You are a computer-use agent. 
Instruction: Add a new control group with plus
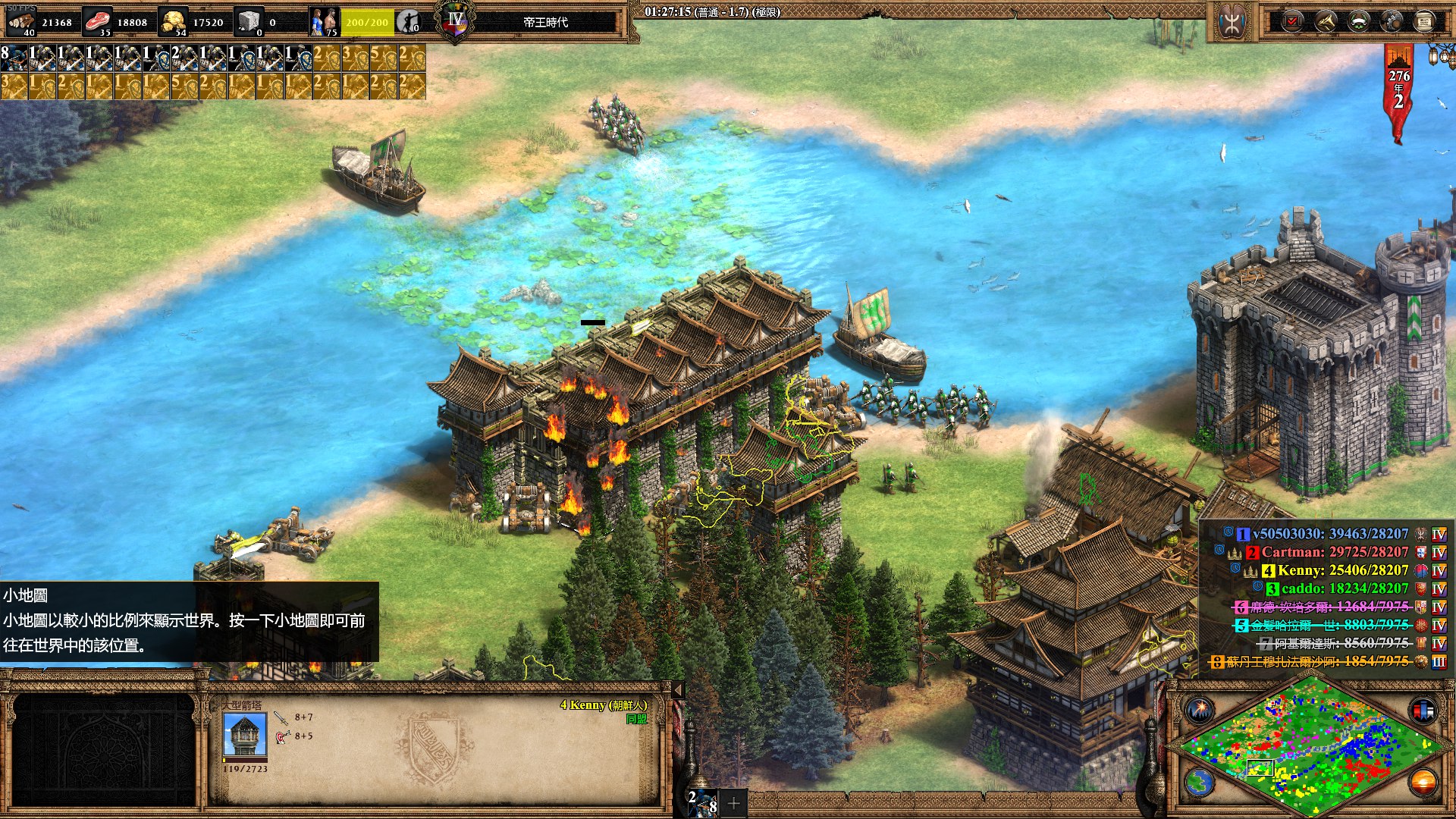click(x=733, y=802)
